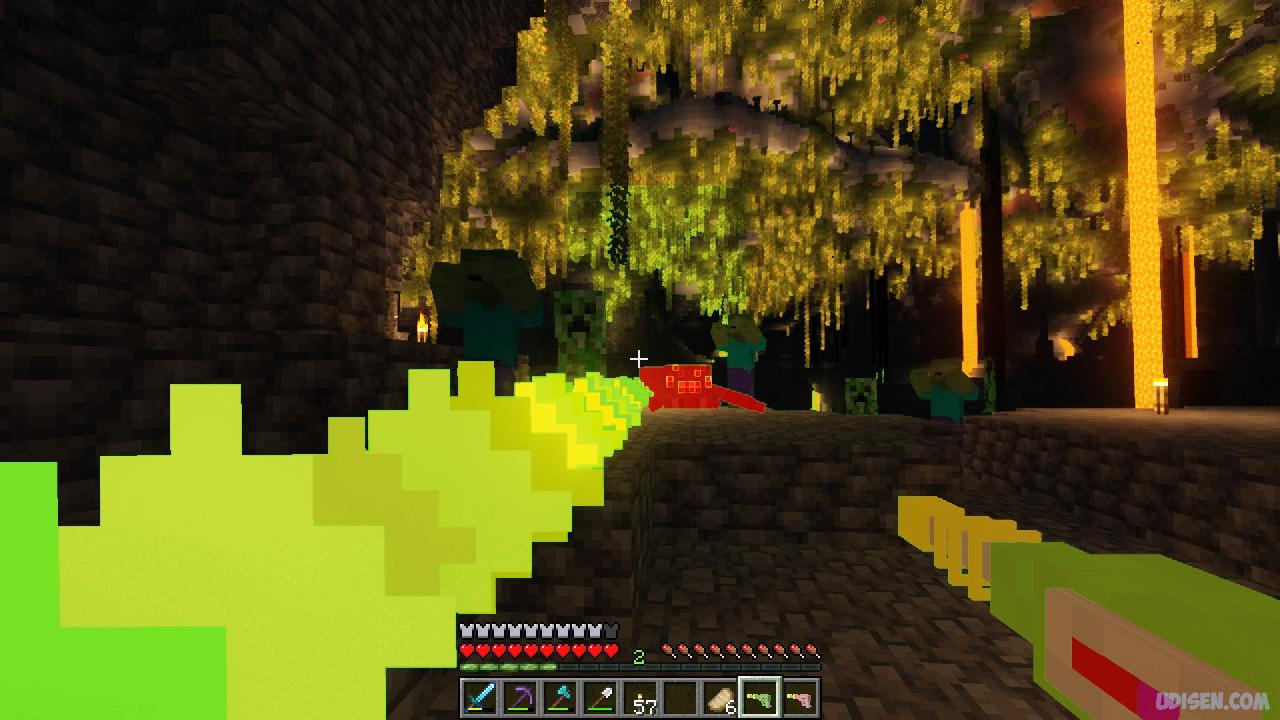Choose the purple pickaxe in the hotbar

tap(519, 697)
